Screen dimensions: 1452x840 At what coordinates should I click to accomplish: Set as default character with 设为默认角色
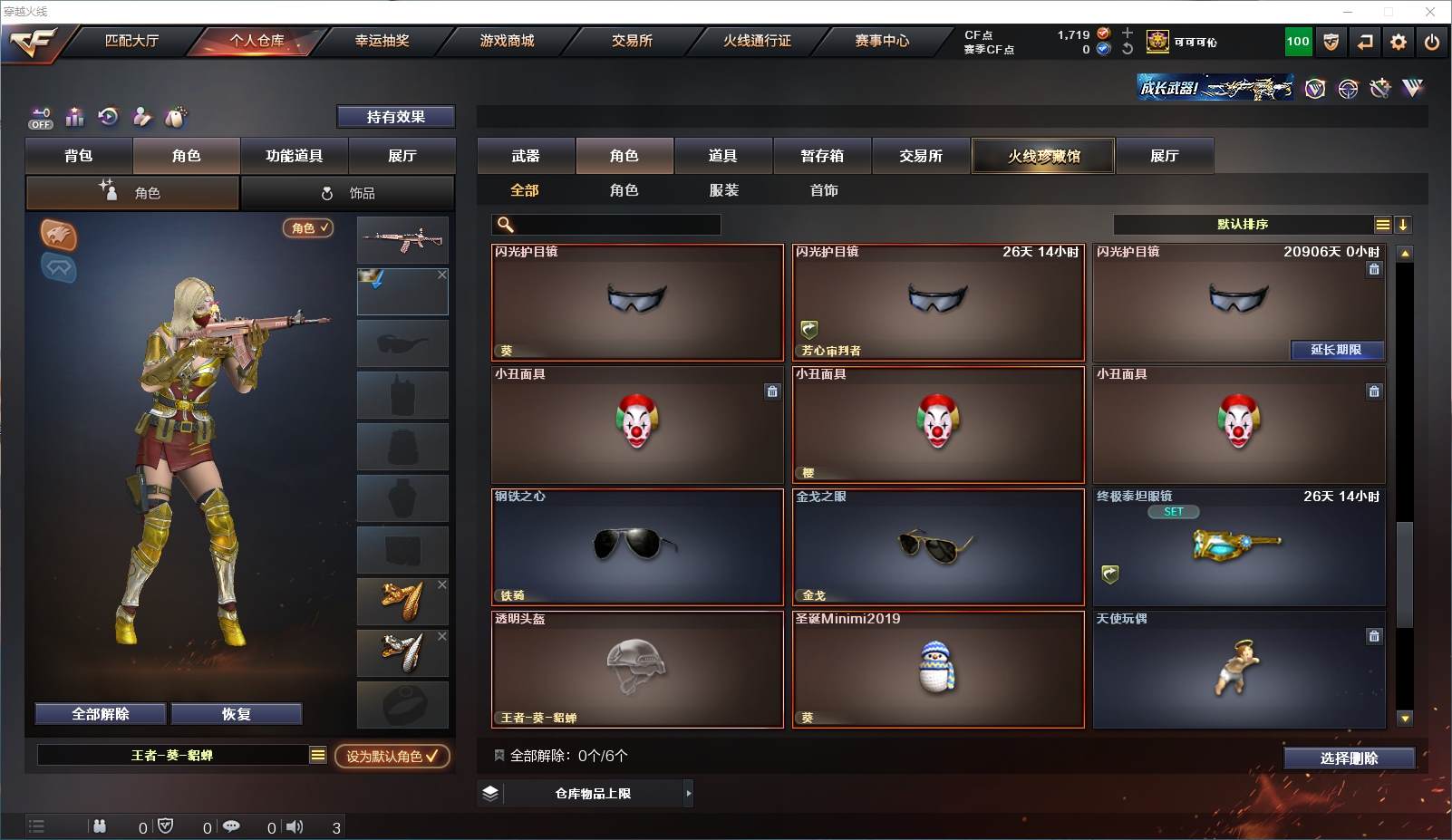pos(392,756)
